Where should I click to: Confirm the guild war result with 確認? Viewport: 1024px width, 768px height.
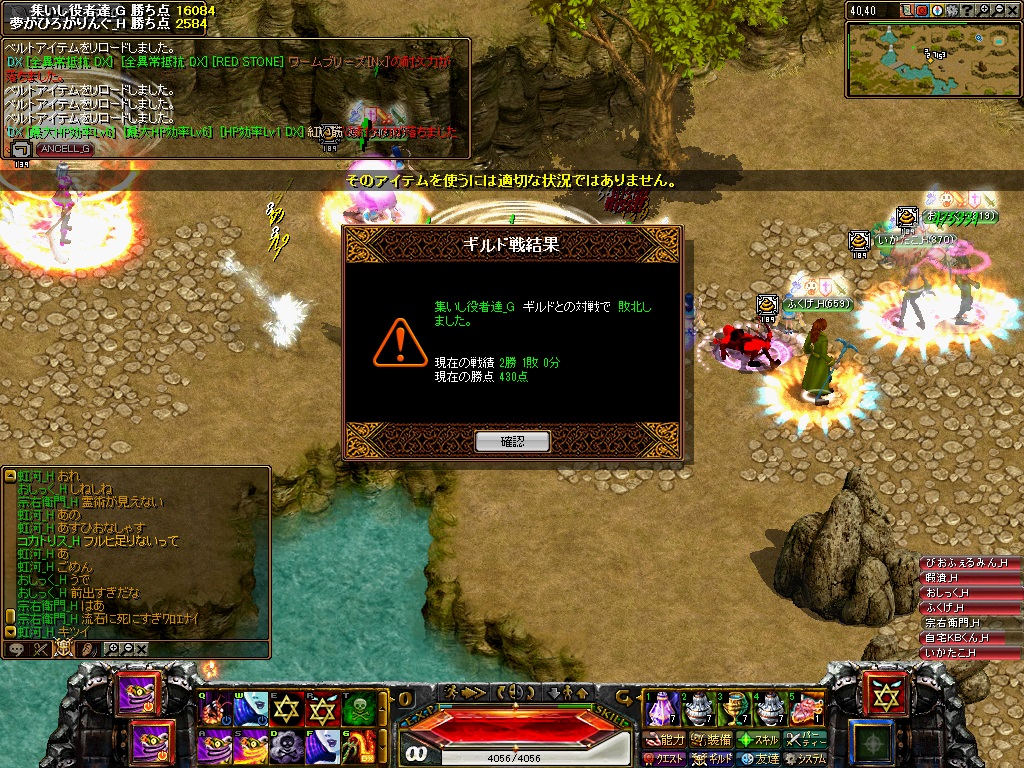coord(512,441)
